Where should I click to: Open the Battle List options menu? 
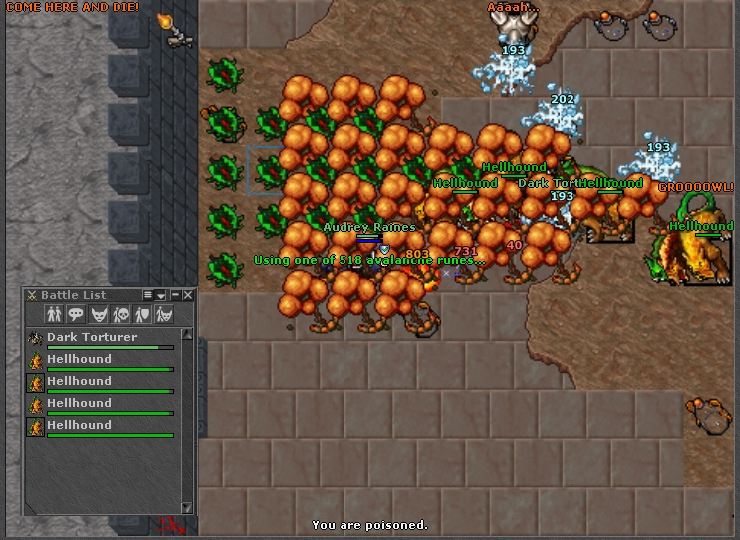(148, 295)
